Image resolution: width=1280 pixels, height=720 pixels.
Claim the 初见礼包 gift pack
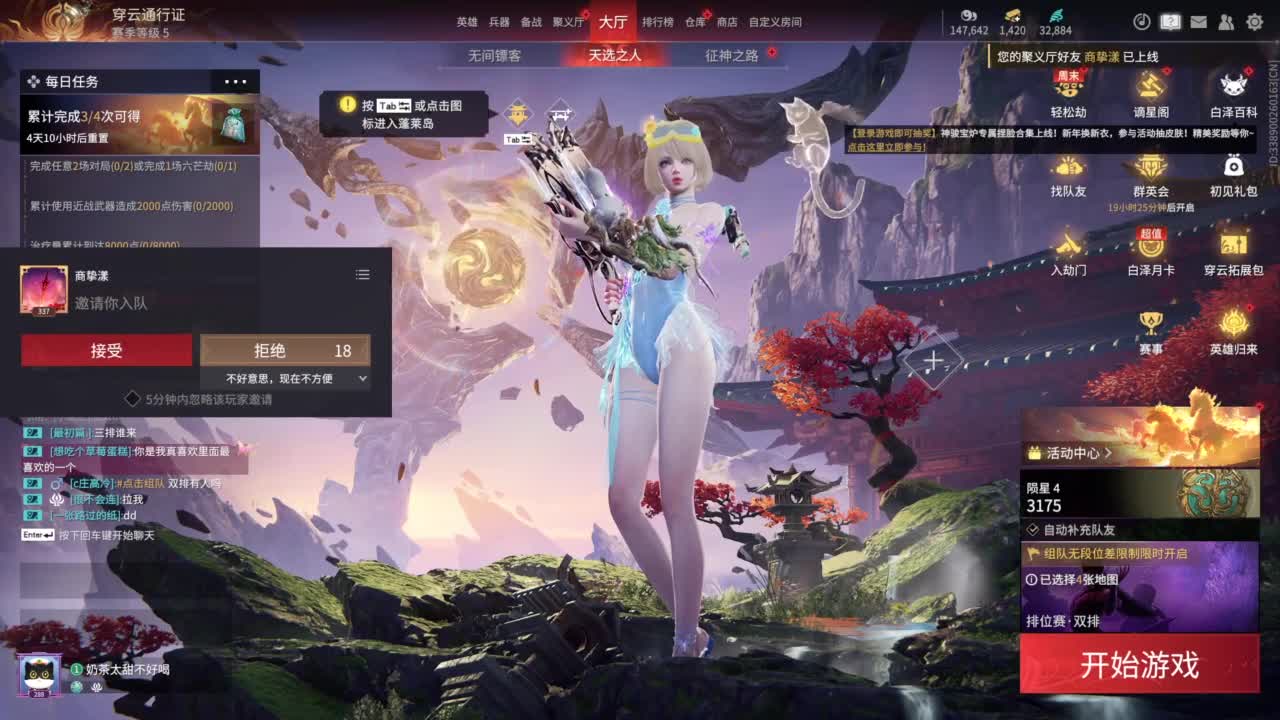(1232, 180)
